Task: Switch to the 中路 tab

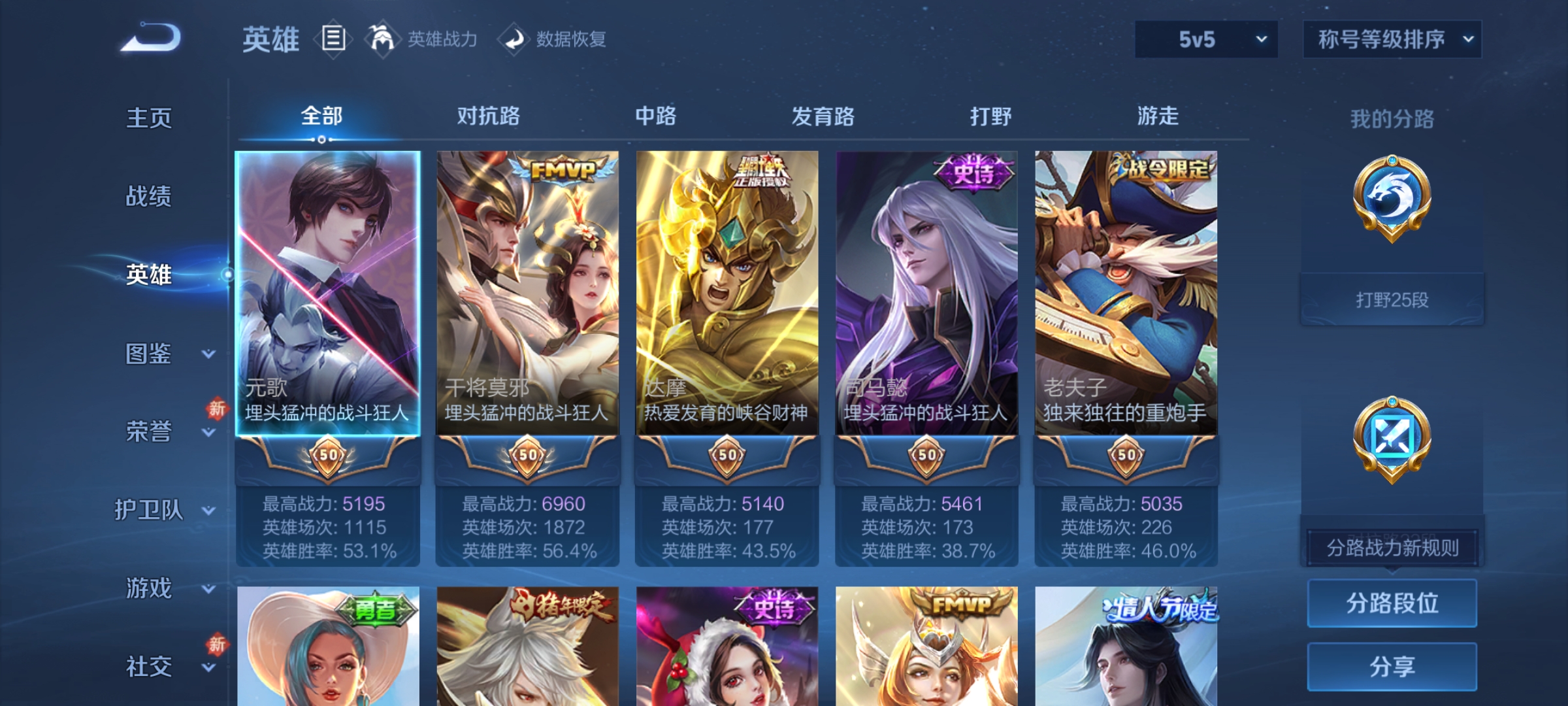Action: pos(657,116)
